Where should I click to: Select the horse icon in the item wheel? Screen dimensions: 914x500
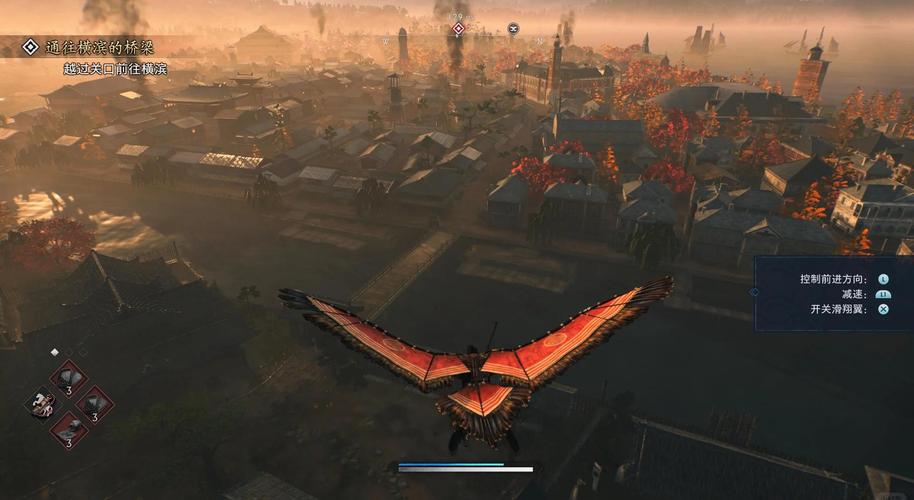tap(42, 404)
